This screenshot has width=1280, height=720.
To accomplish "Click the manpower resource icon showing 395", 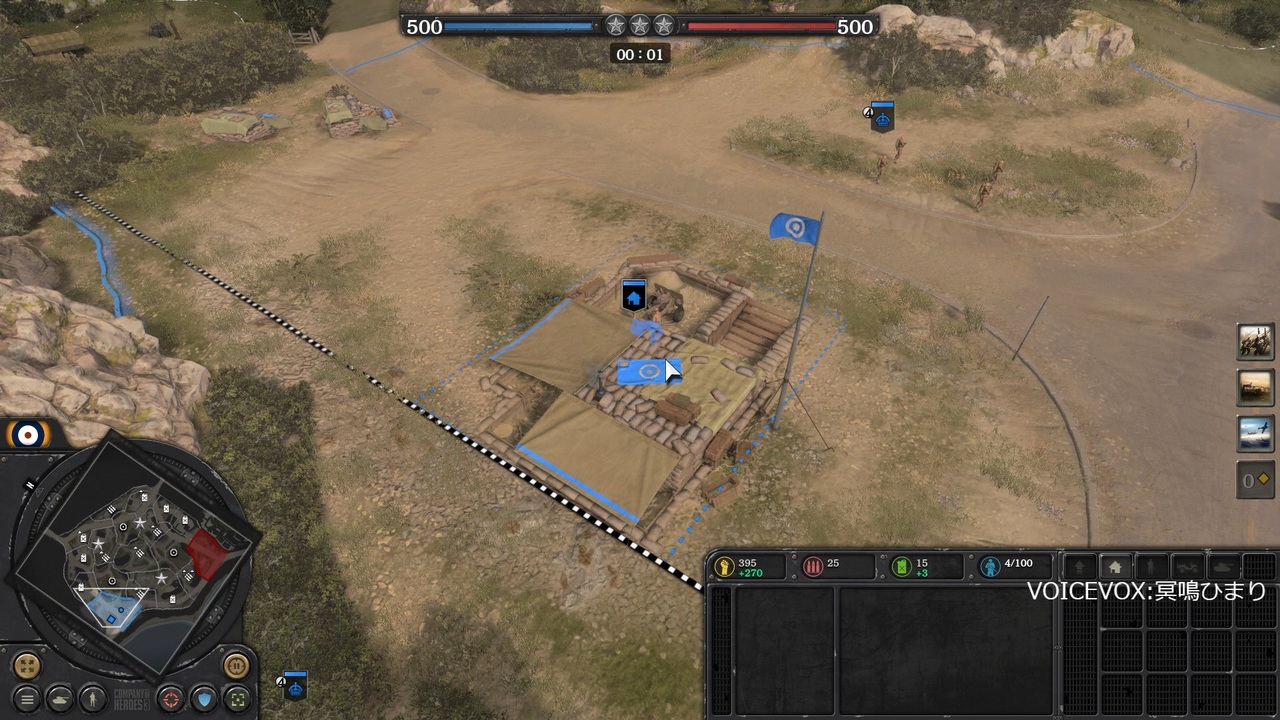I will [x=727, y=566].
